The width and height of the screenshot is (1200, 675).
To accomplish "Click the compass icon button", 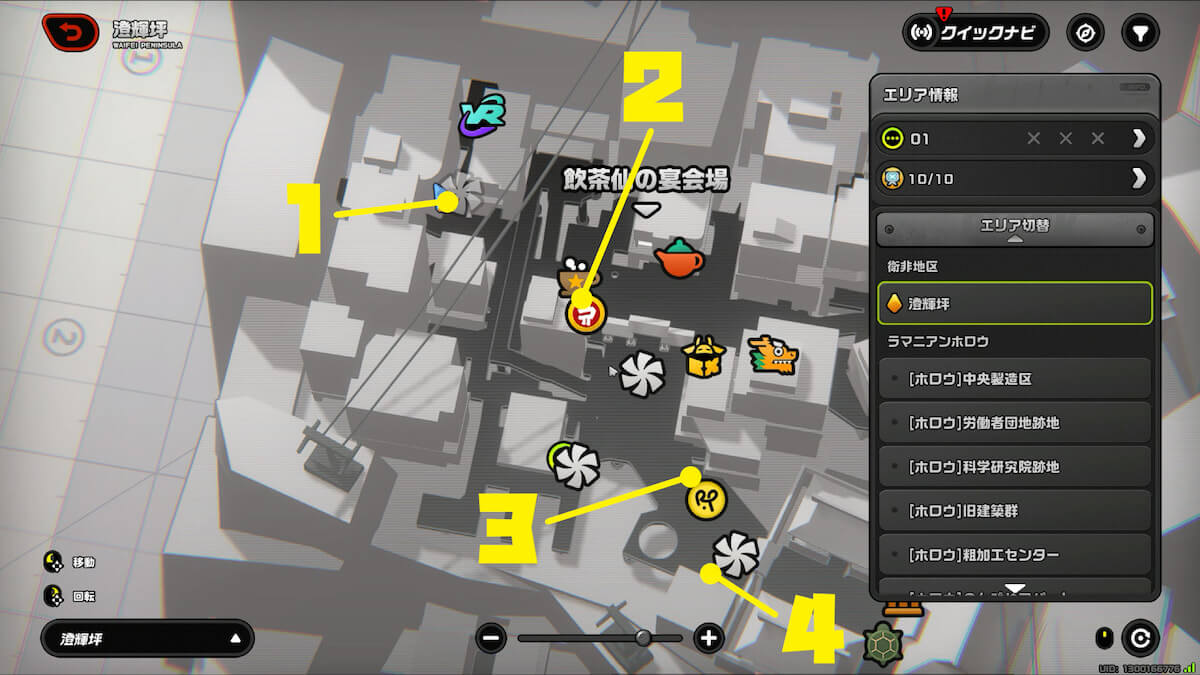I will [x=1085, y=33].
